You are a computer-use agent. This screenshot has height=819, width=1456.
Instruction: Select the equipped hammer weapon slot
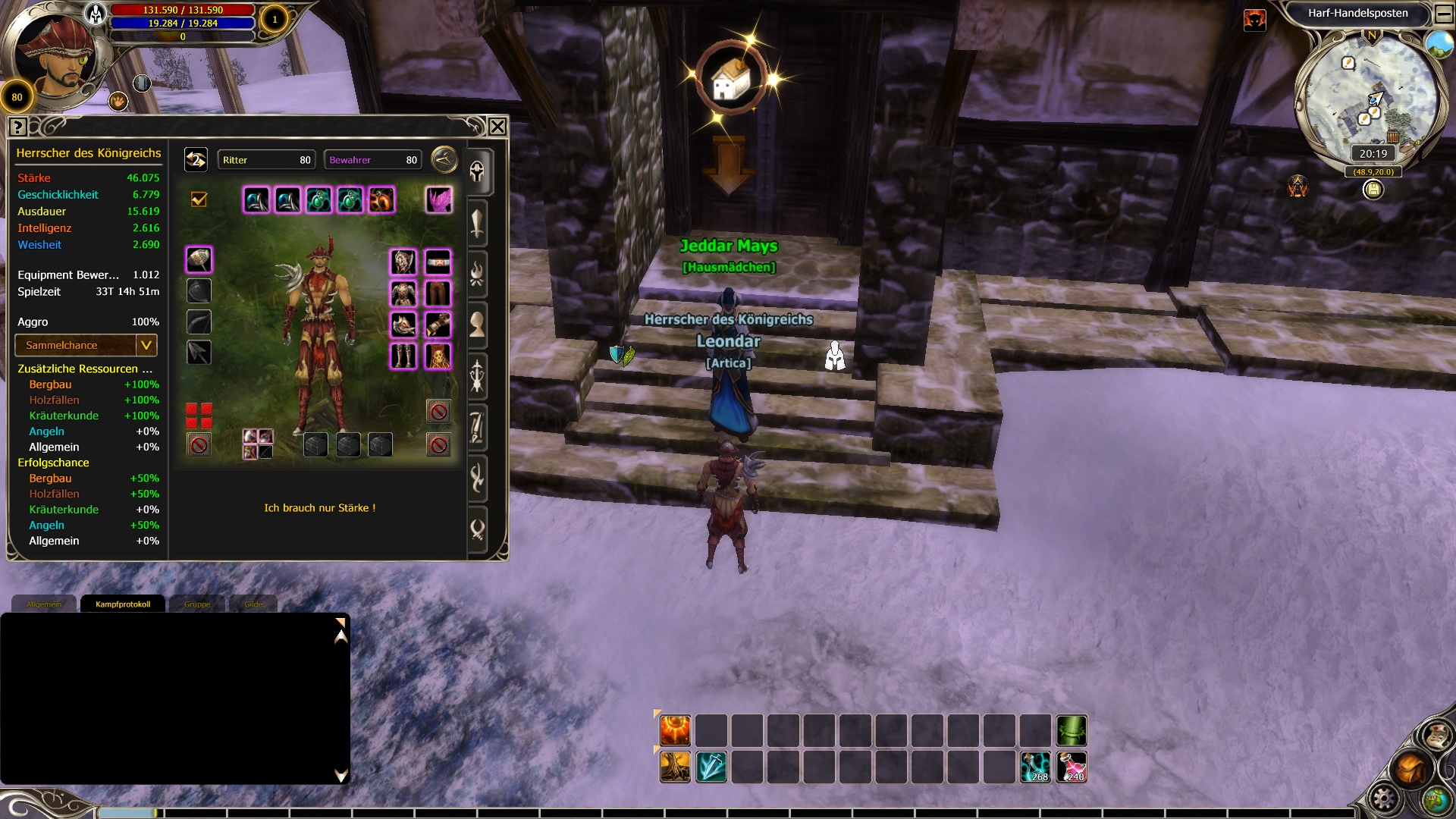(199, 260)
